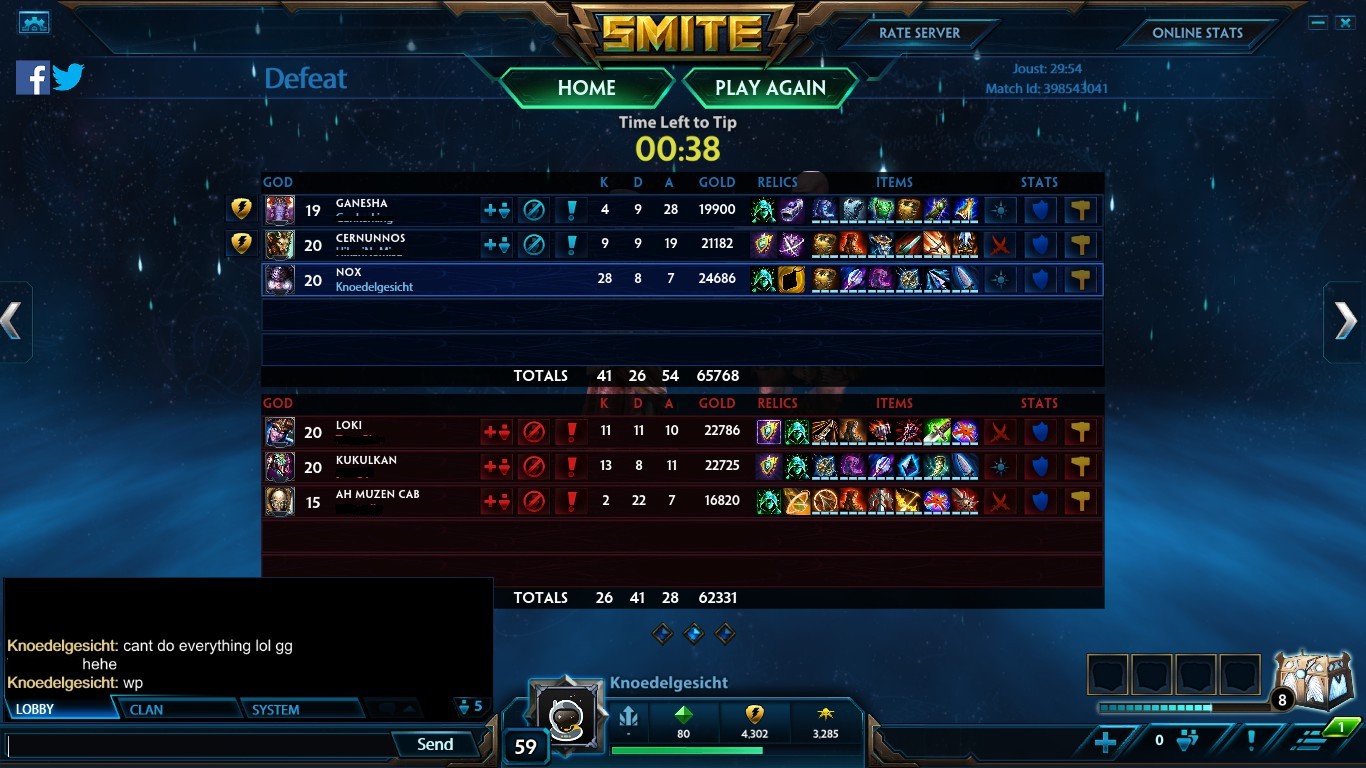Image resolution: width=1366 pixels, height=768 pixels.
Task: Minimize the game window
Action: (1319, 22)
